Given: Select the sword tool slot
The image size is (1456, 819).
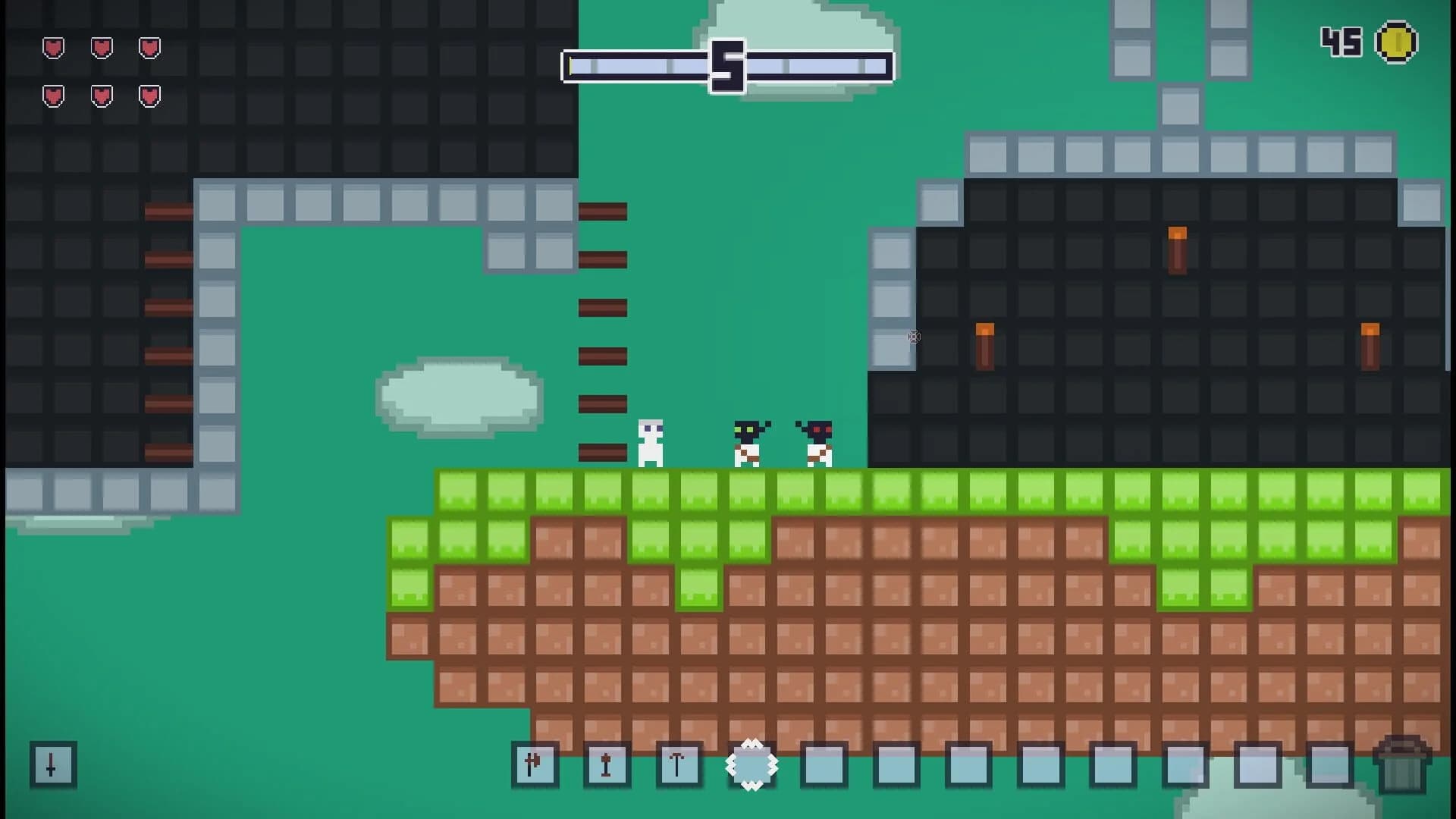Looking at the screenshot, I should 607,766.
